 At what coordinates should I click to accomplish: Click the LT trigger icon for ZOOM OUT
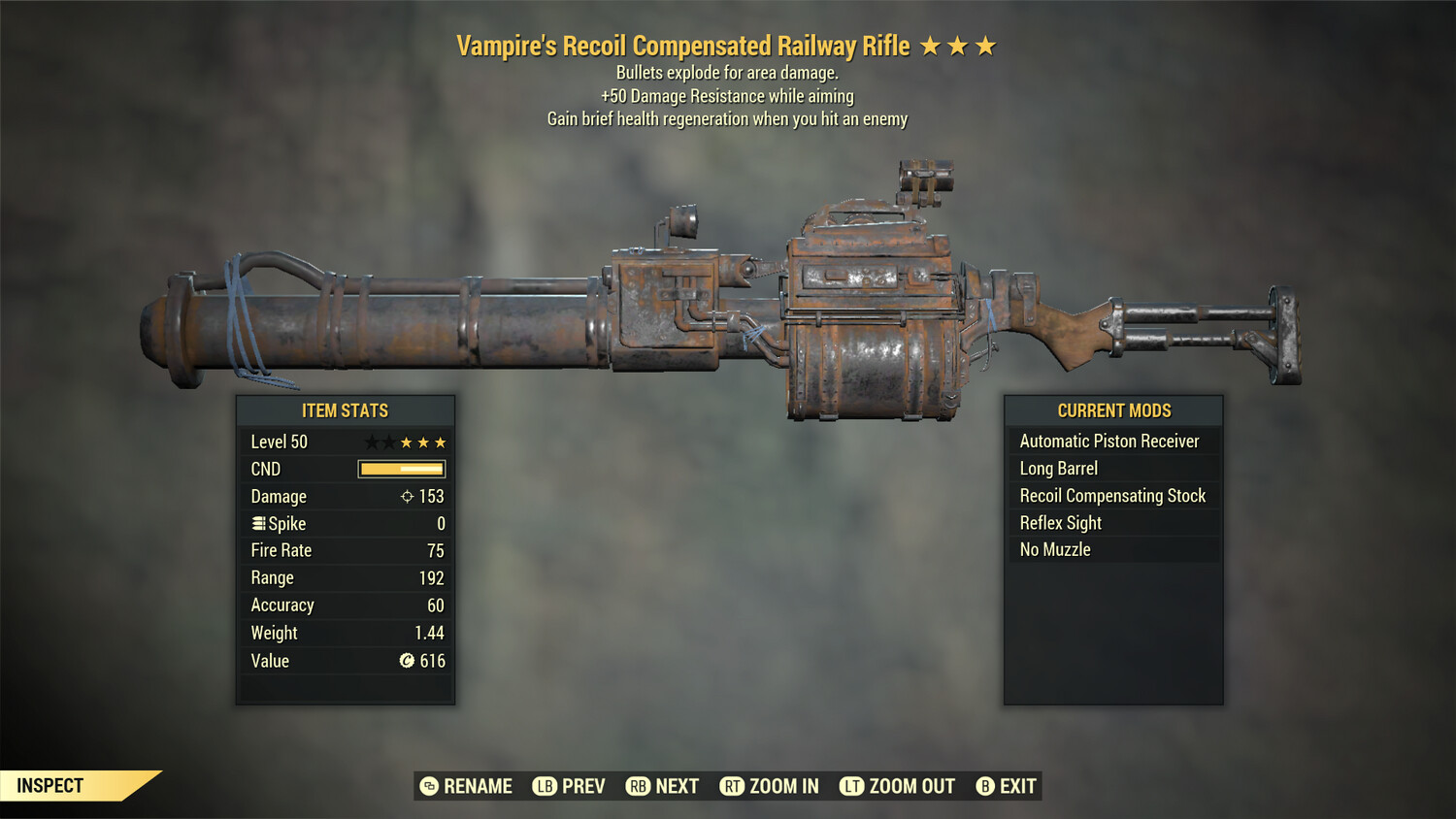[x=851, y=786]
